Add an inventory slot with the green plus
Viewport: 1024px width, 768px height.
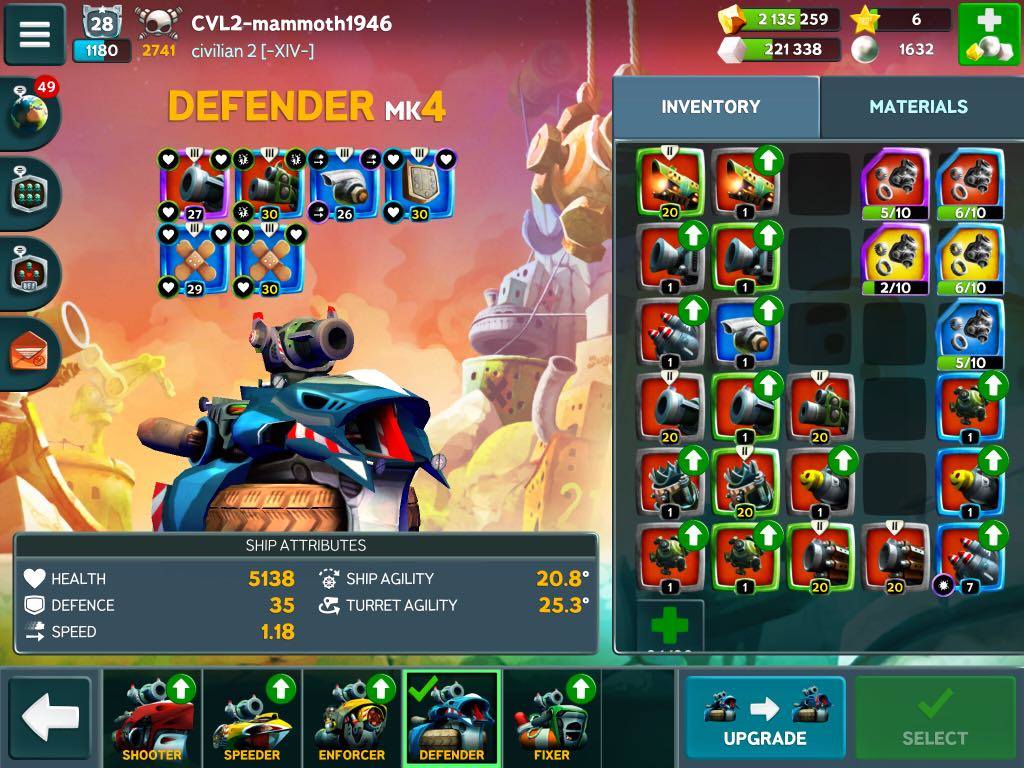670,627
